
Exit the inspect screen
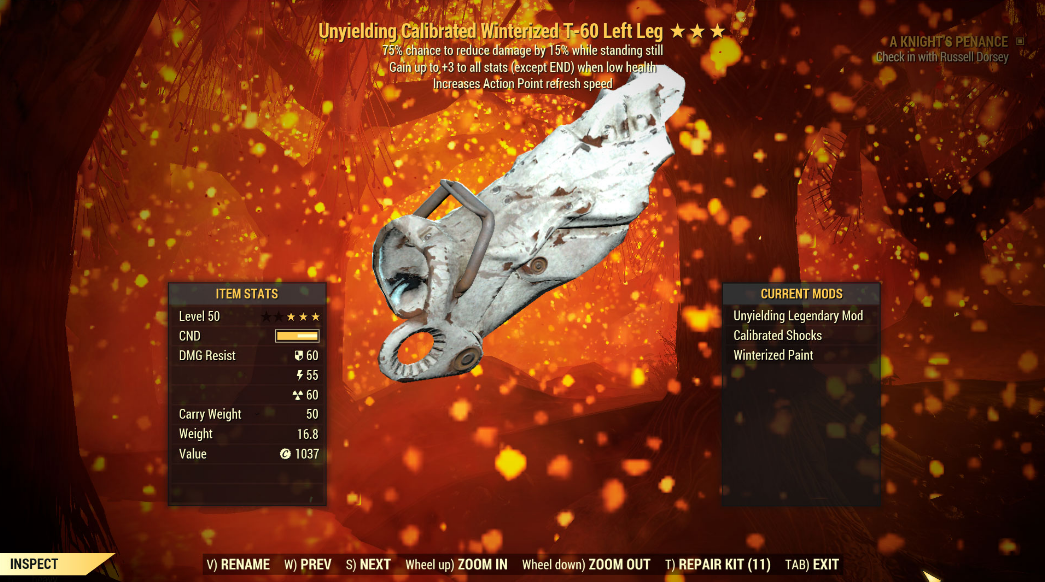tap(812, 564)
